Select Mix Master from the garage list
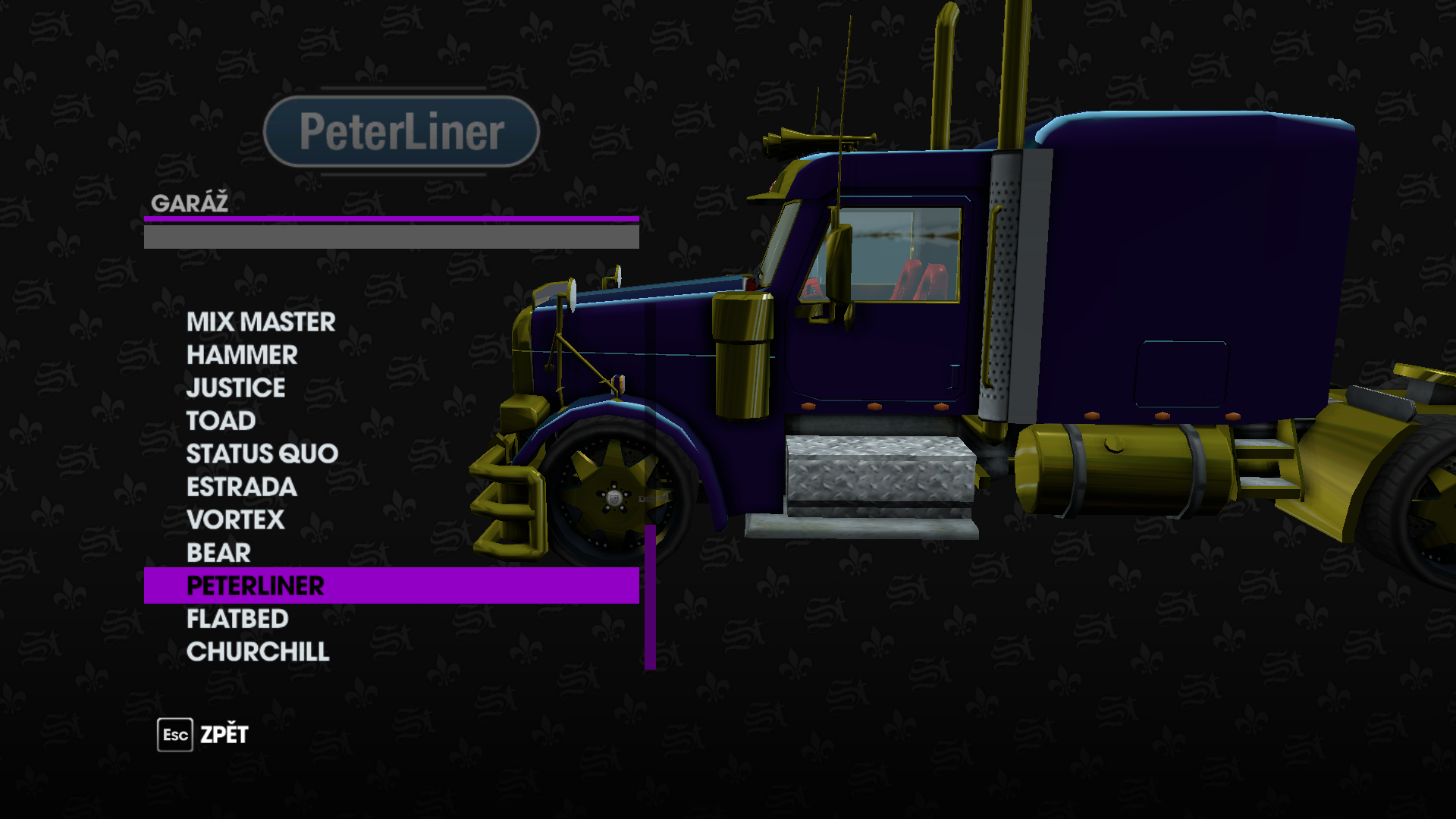Image resolution: width=1456 pixels, height=819 pixels. (261, 322)
